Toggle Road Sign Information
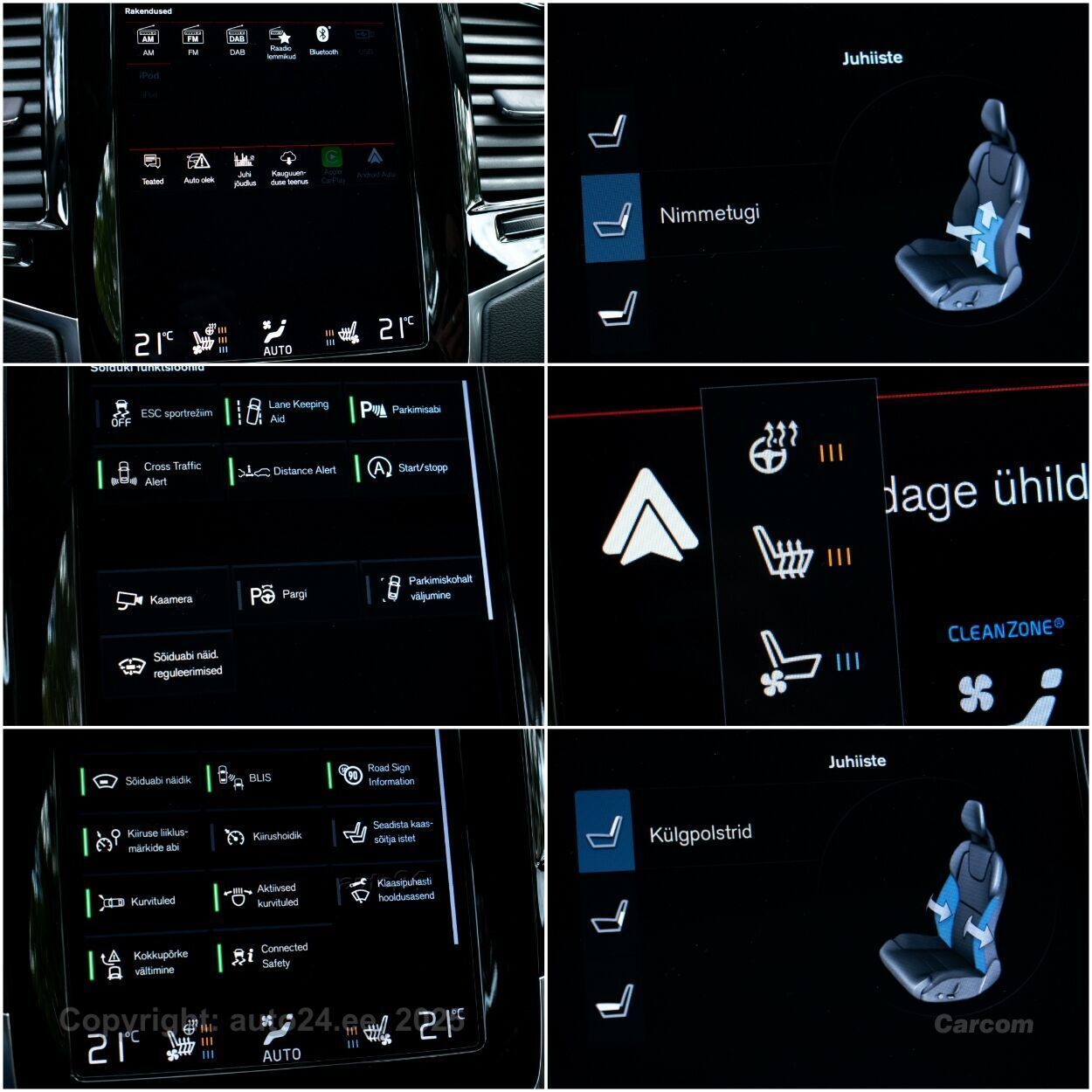 [383, 775]
